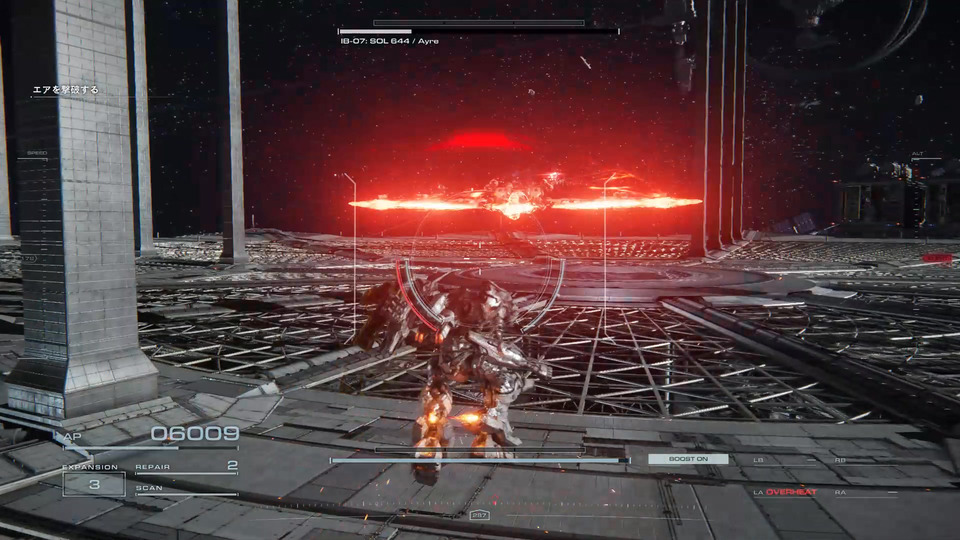Screen dimensions: 960x540
Task: Select the Expansion slot showing 3
Action: (93, 484)
